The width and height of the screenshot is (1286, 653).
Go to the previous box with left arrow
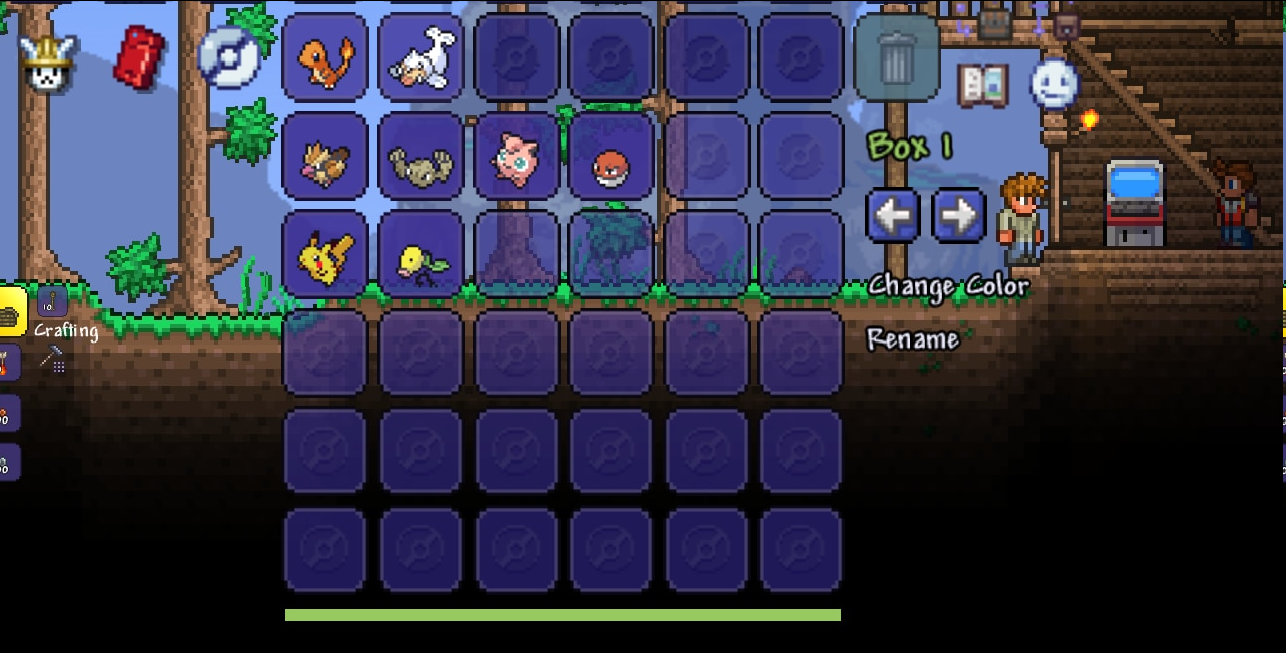coord(892,214)
